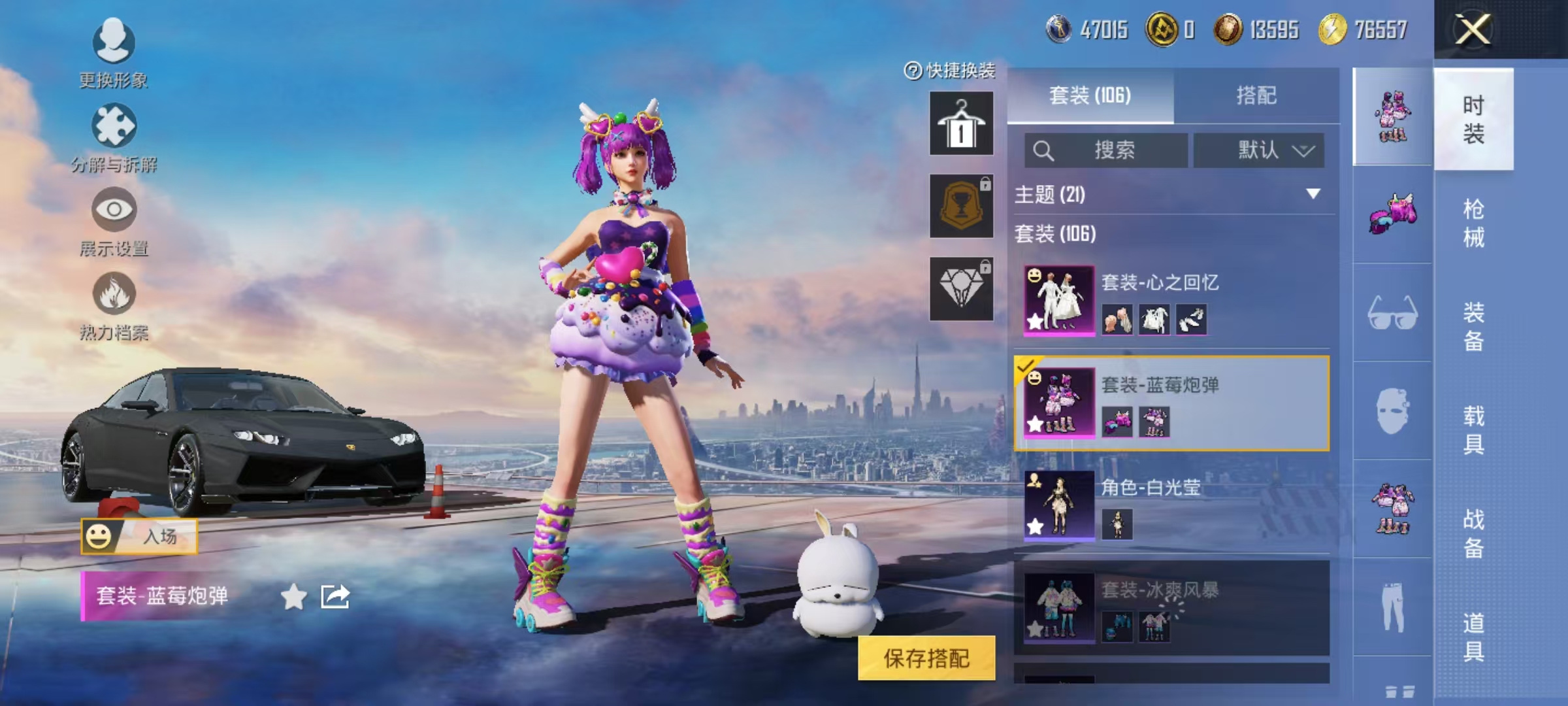Open the 枪械 firearms category
1568x706 pixels.
point(1473,223)
